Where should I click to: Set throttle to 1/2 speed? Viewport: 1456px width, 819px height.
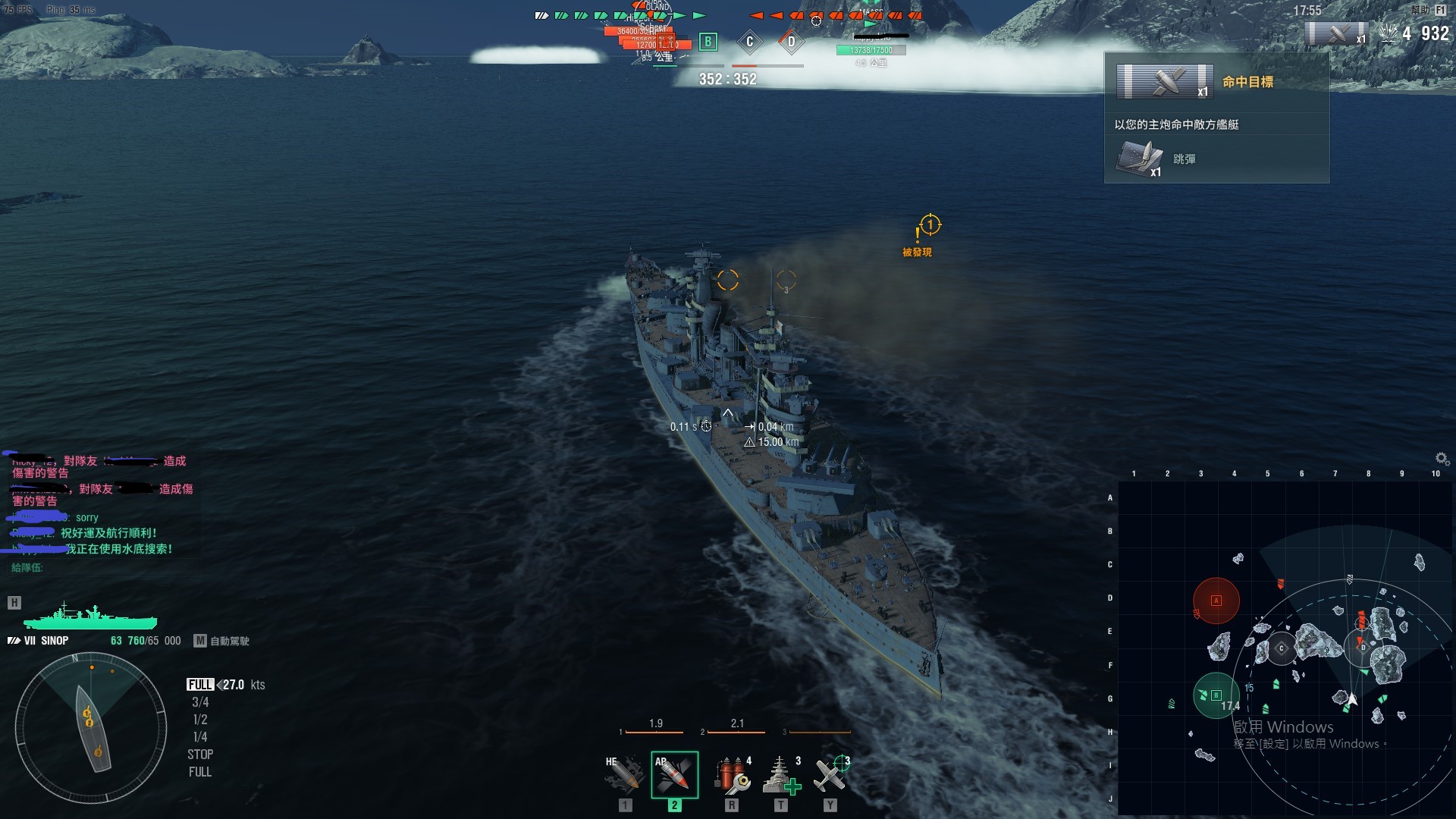point(200,720)
